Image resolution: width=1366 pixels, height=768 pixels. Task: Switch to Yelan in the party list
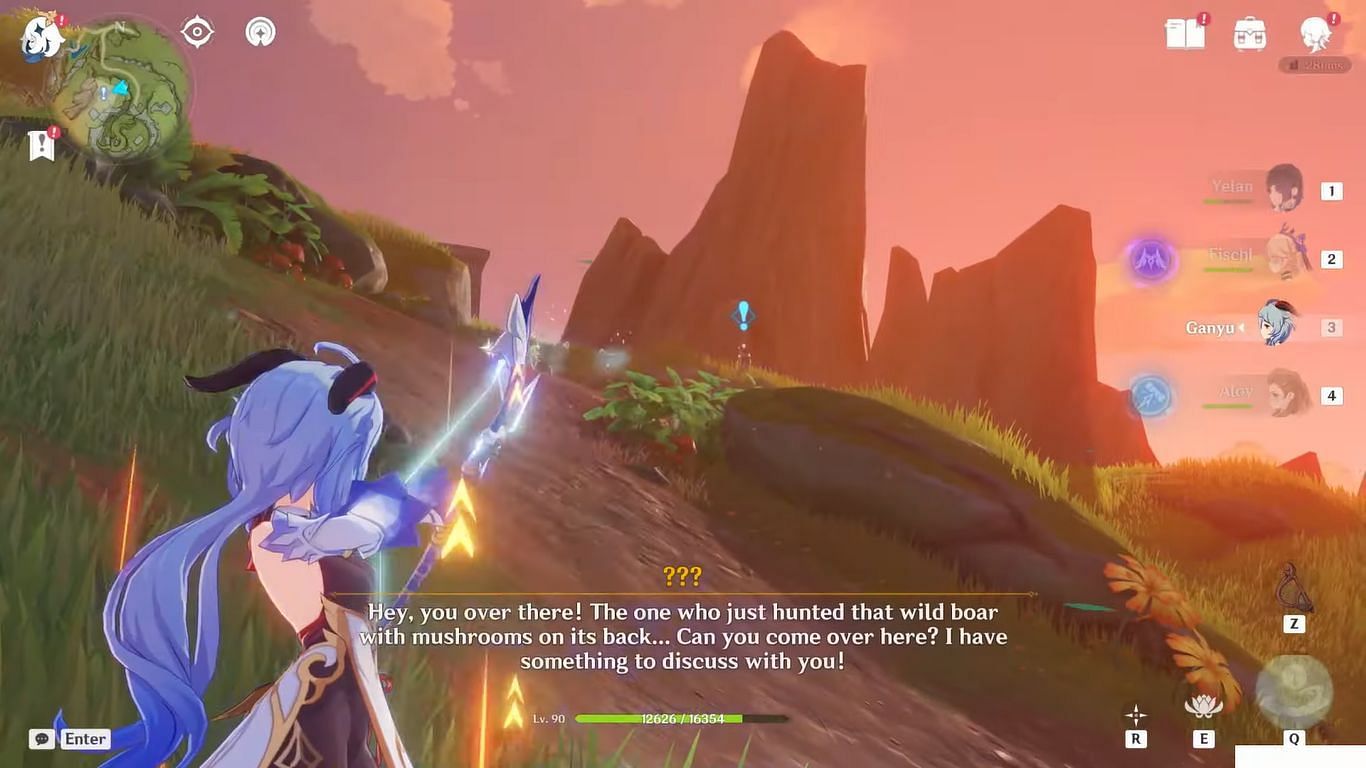tap(1284, 188)
